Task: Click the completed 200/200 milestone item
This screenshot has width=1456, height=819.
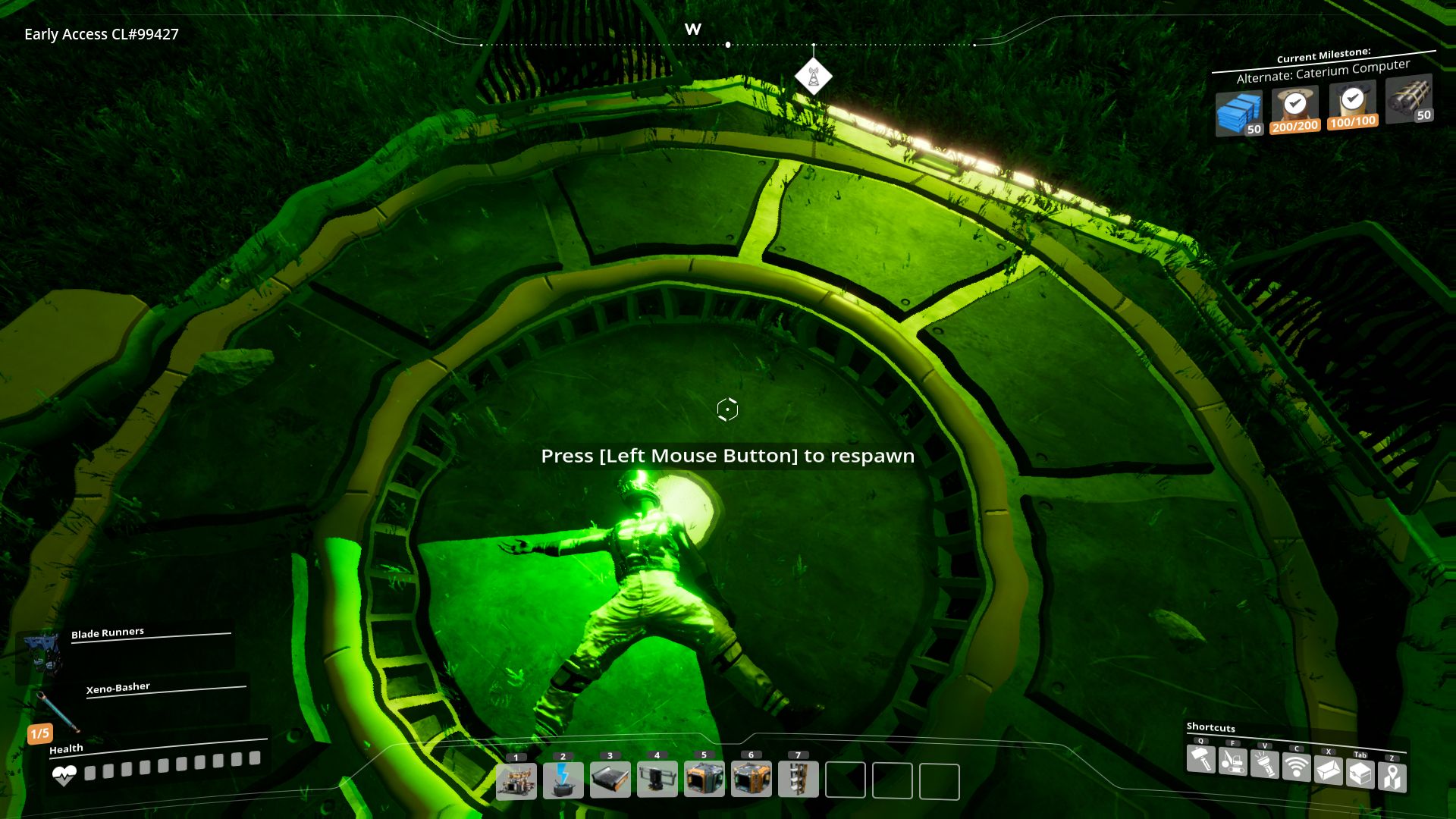Action: (1295, 109)
